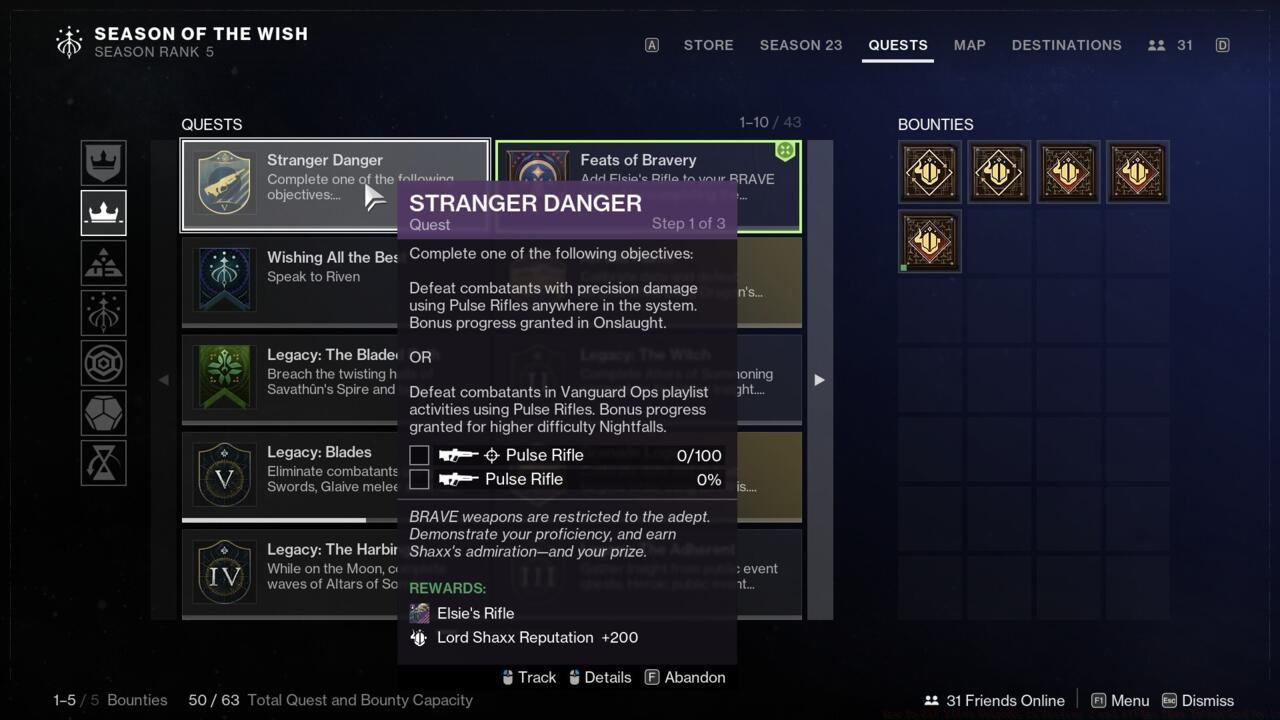Screen dimensions: 1280x720
Task: Check the second Pulse Rifle objective checkbox
Action: 419,479
